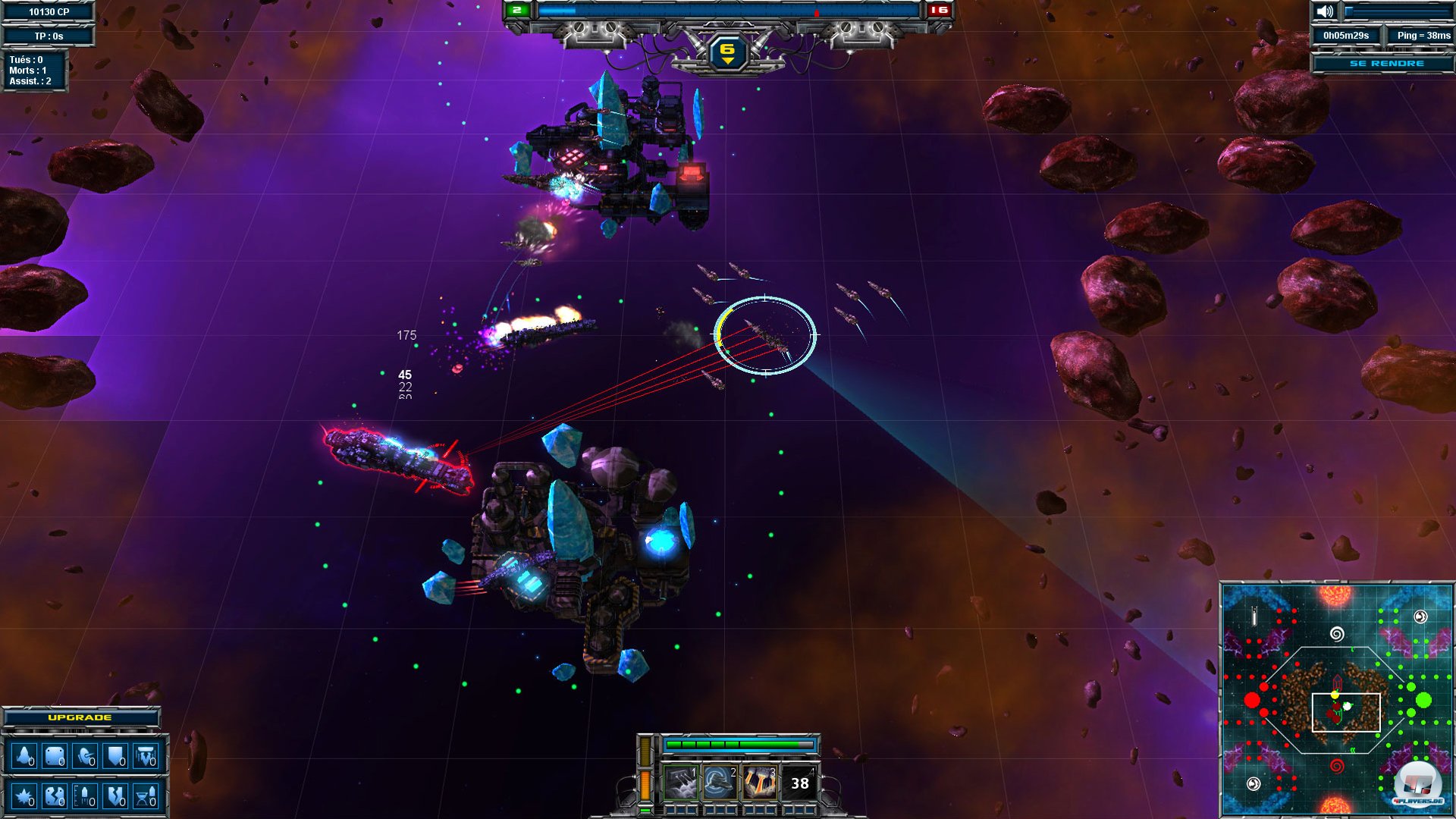Buy the rocket nose cone upgrade
1456x819 pixels.
24,756
